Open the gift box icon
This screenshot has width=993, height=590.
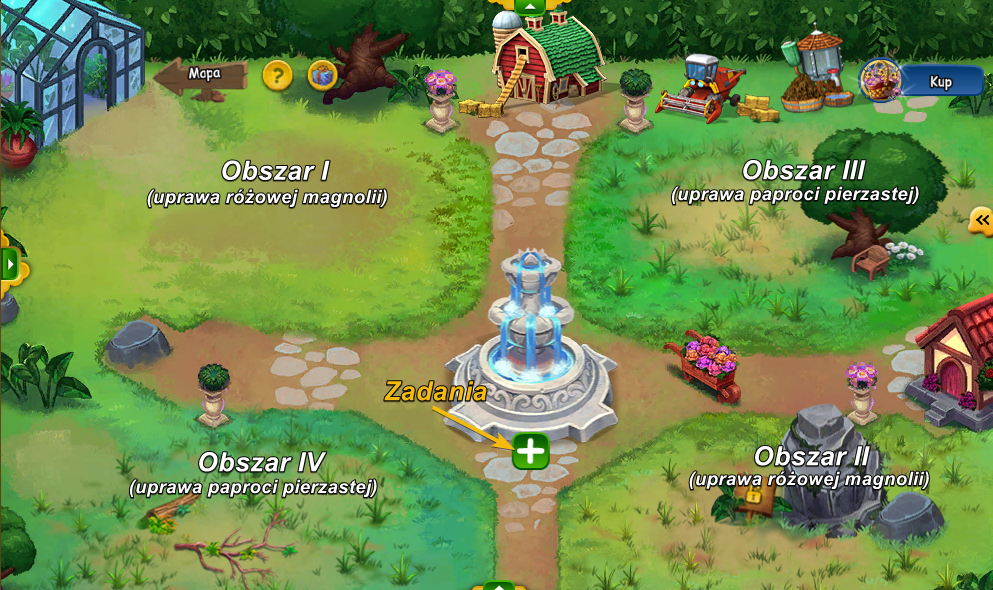click(x=322, y=75)
